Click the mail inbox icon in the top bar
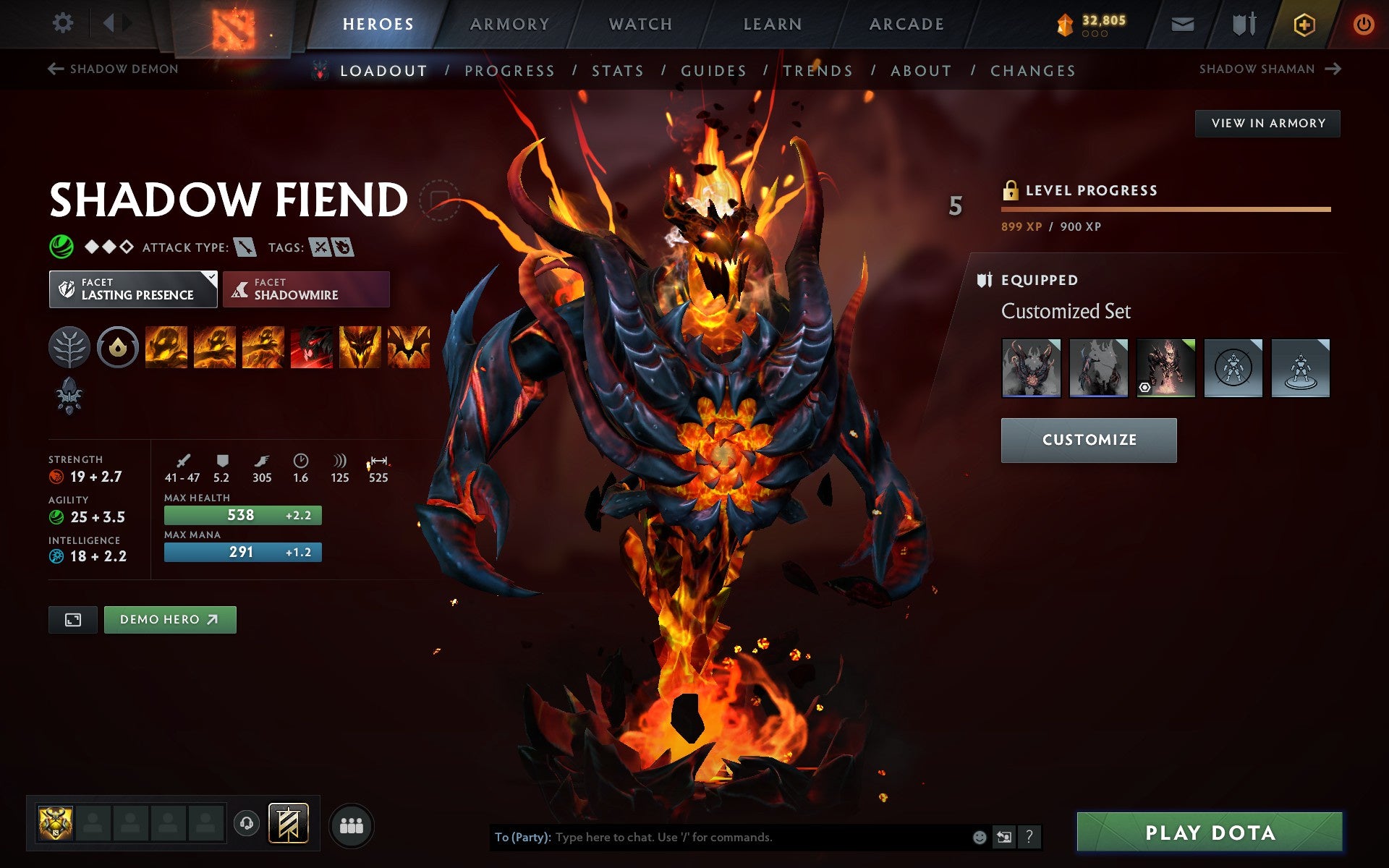 click(x=1181, y=23)
